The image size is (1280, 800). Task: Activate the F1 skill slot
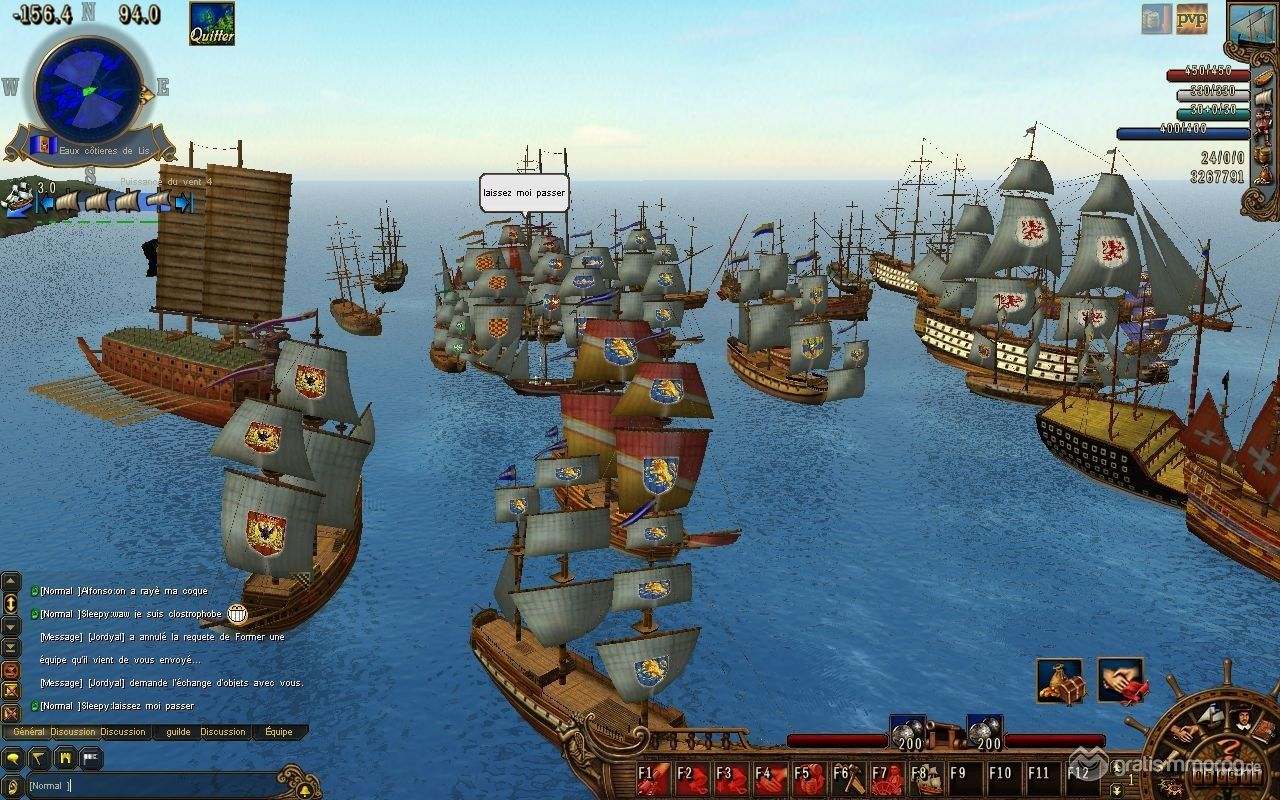(x=654, y=778)
